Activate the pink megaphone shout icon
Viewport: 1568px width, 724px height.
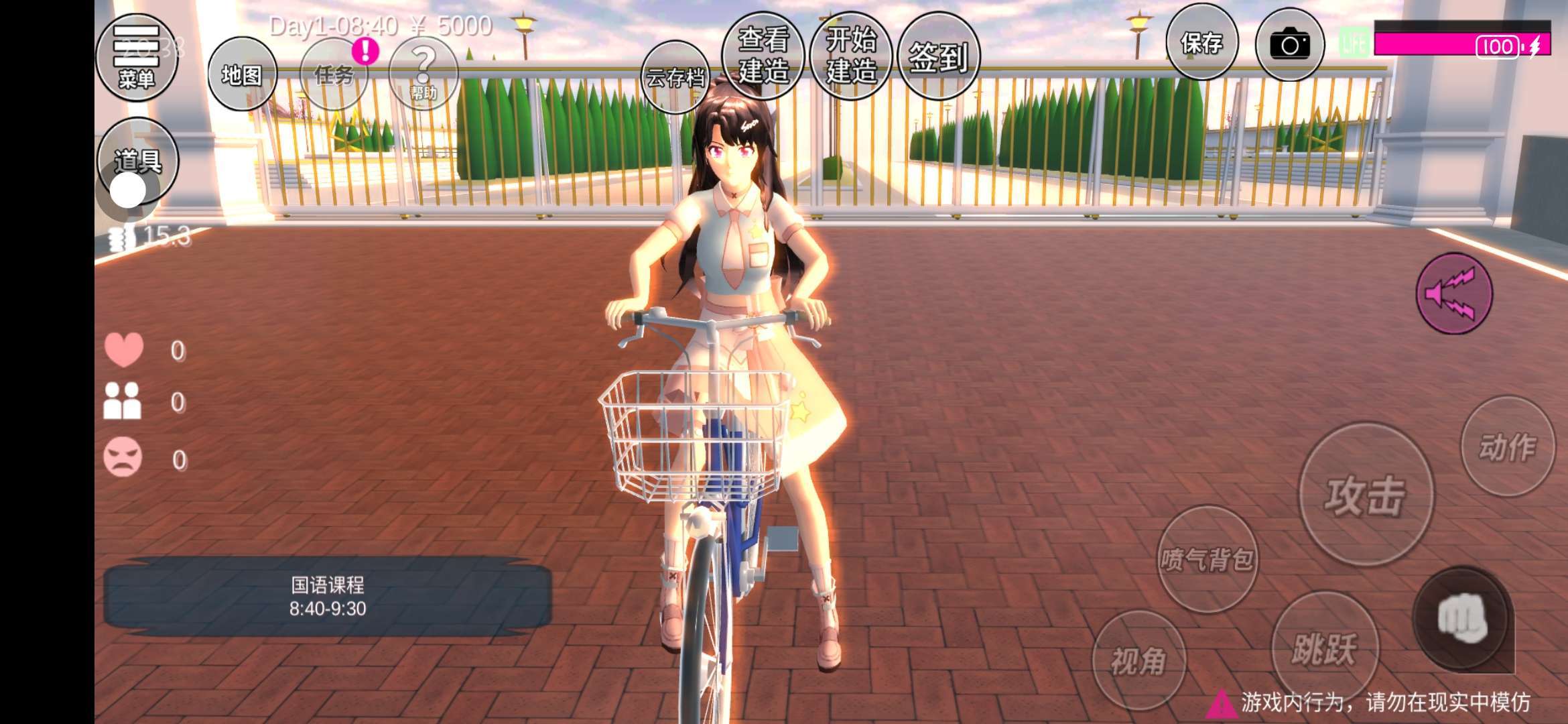1453,294
